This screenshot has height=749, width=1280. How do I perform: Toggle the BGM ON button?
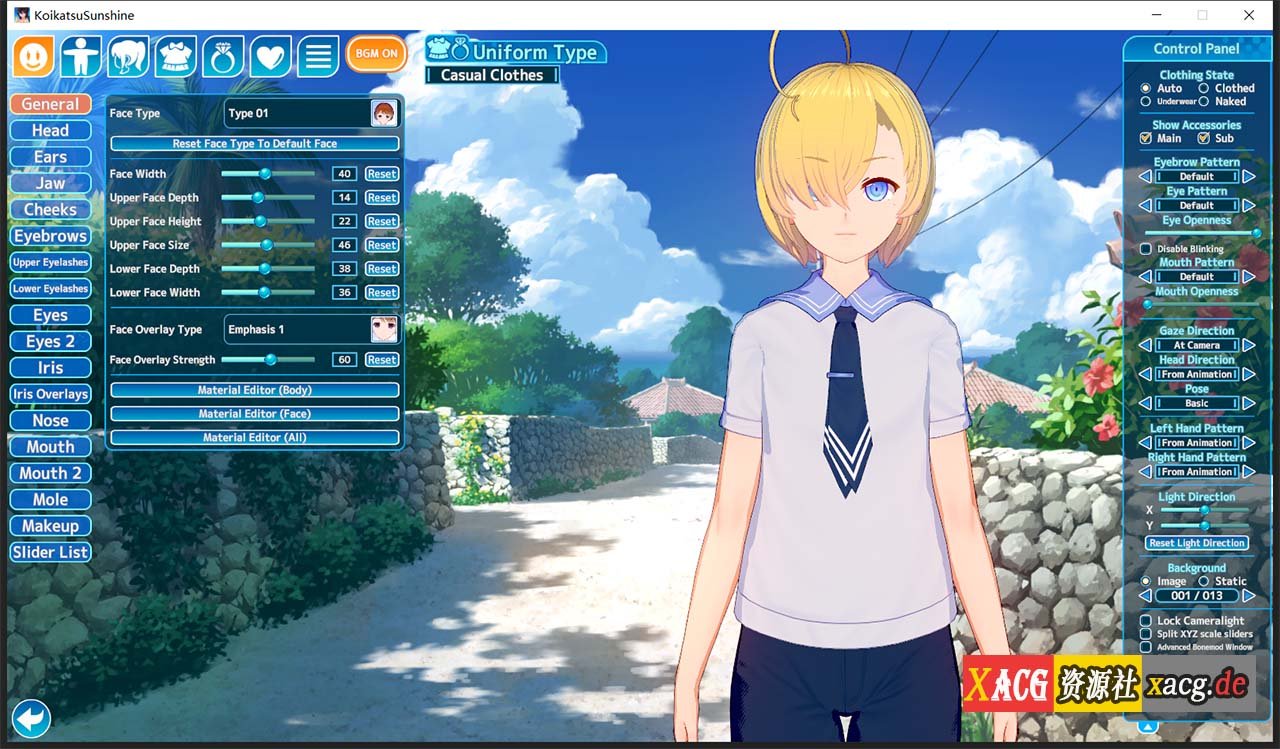pos(376,54)
